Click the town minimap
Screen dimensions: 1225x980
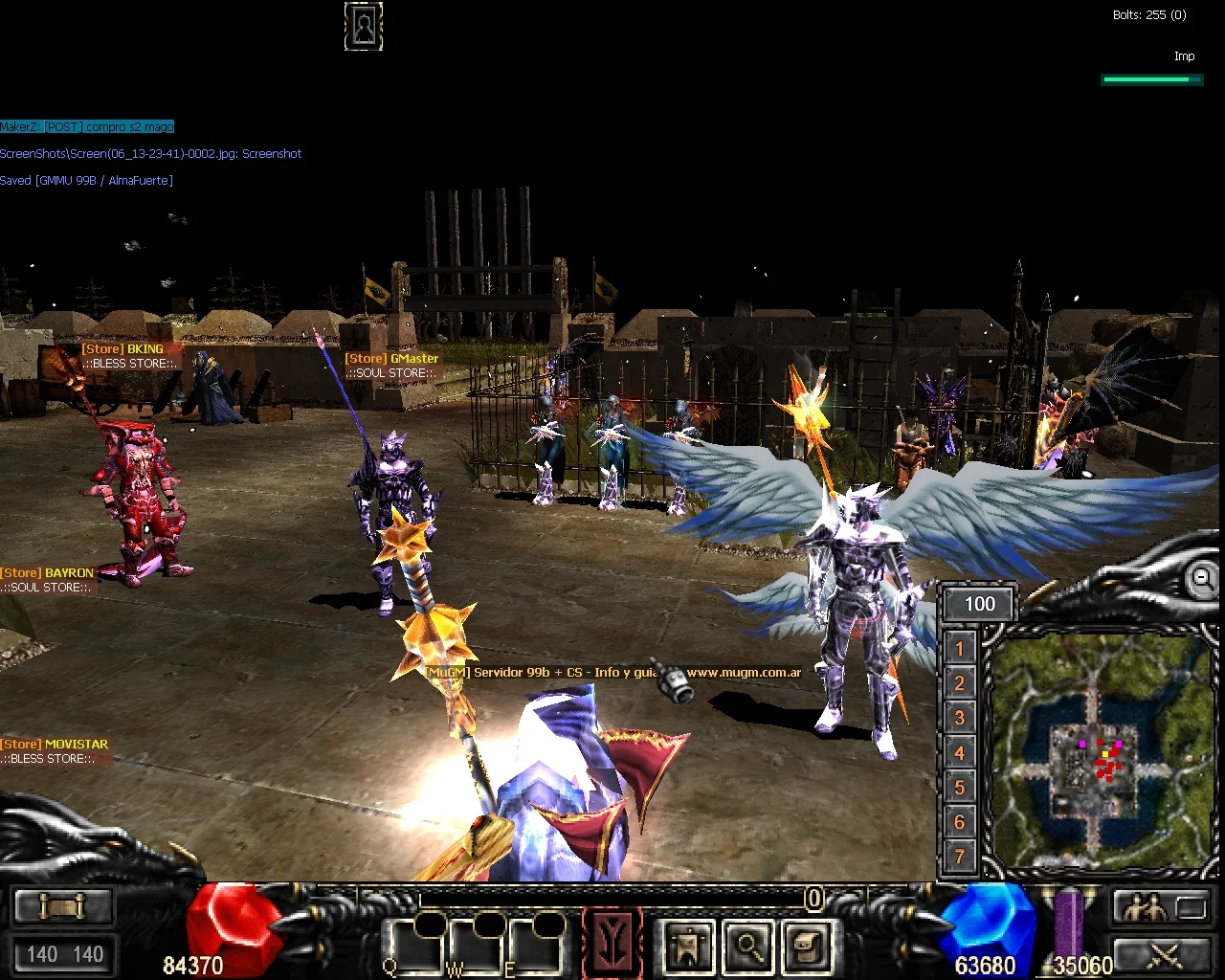click(x=1101, y=751)
